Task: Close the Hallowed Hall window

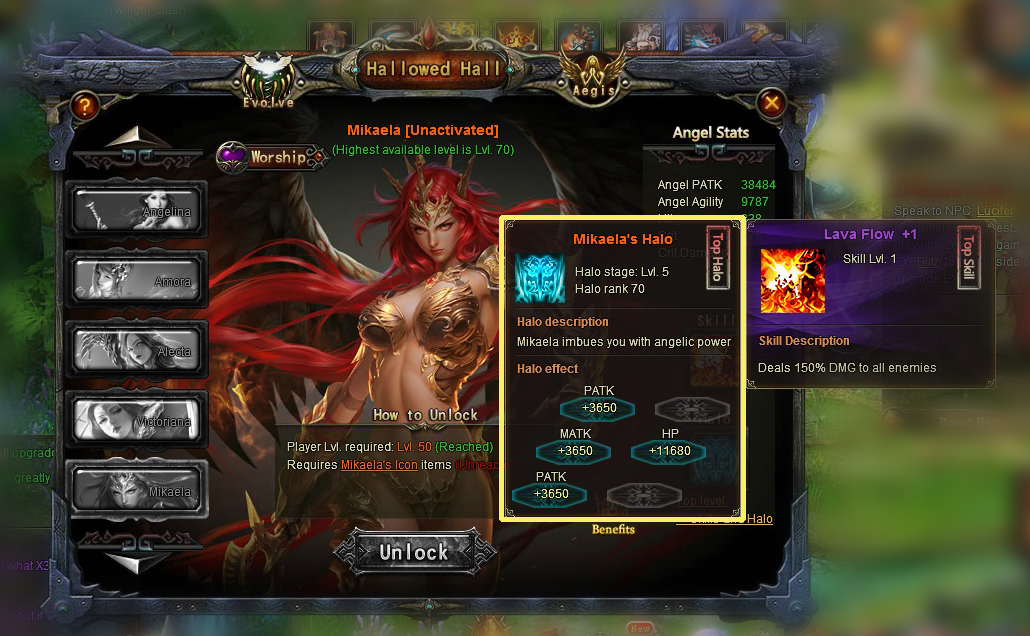Action: coord(771,102)
